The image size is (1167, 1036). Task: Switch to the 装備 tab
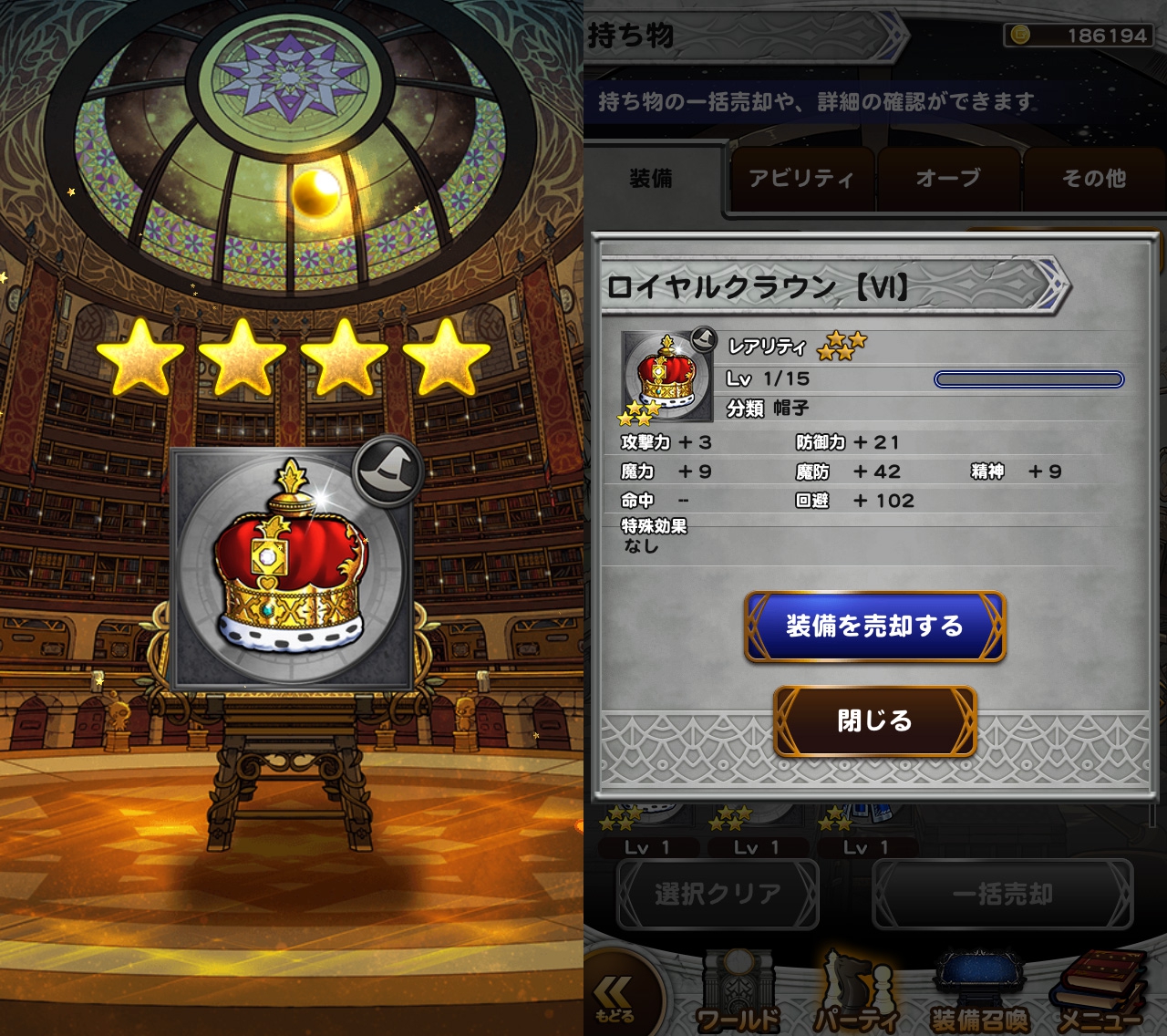click(651, 179)
